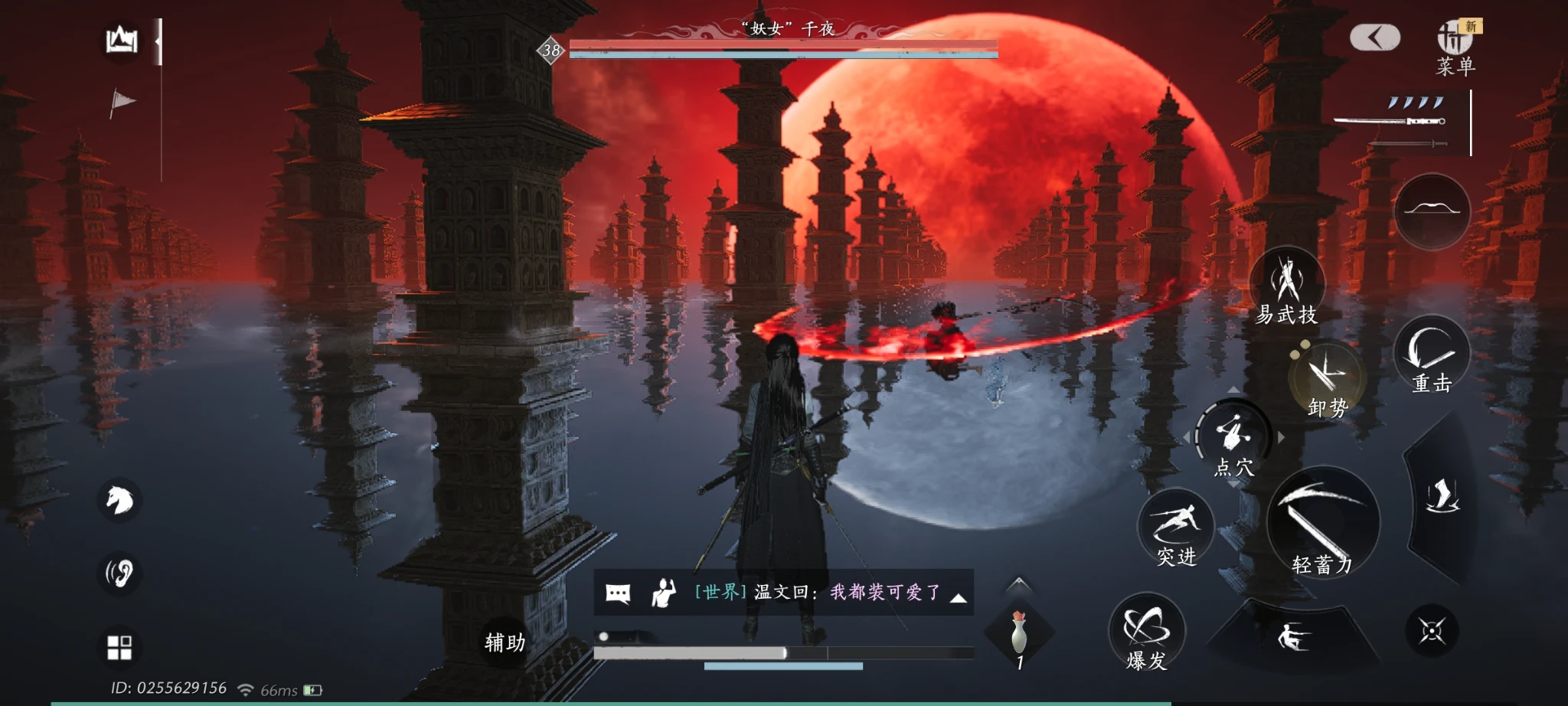Collapse the top-right panel with the arrow button
This screenshot has height=706, width=1568.
1375,37
